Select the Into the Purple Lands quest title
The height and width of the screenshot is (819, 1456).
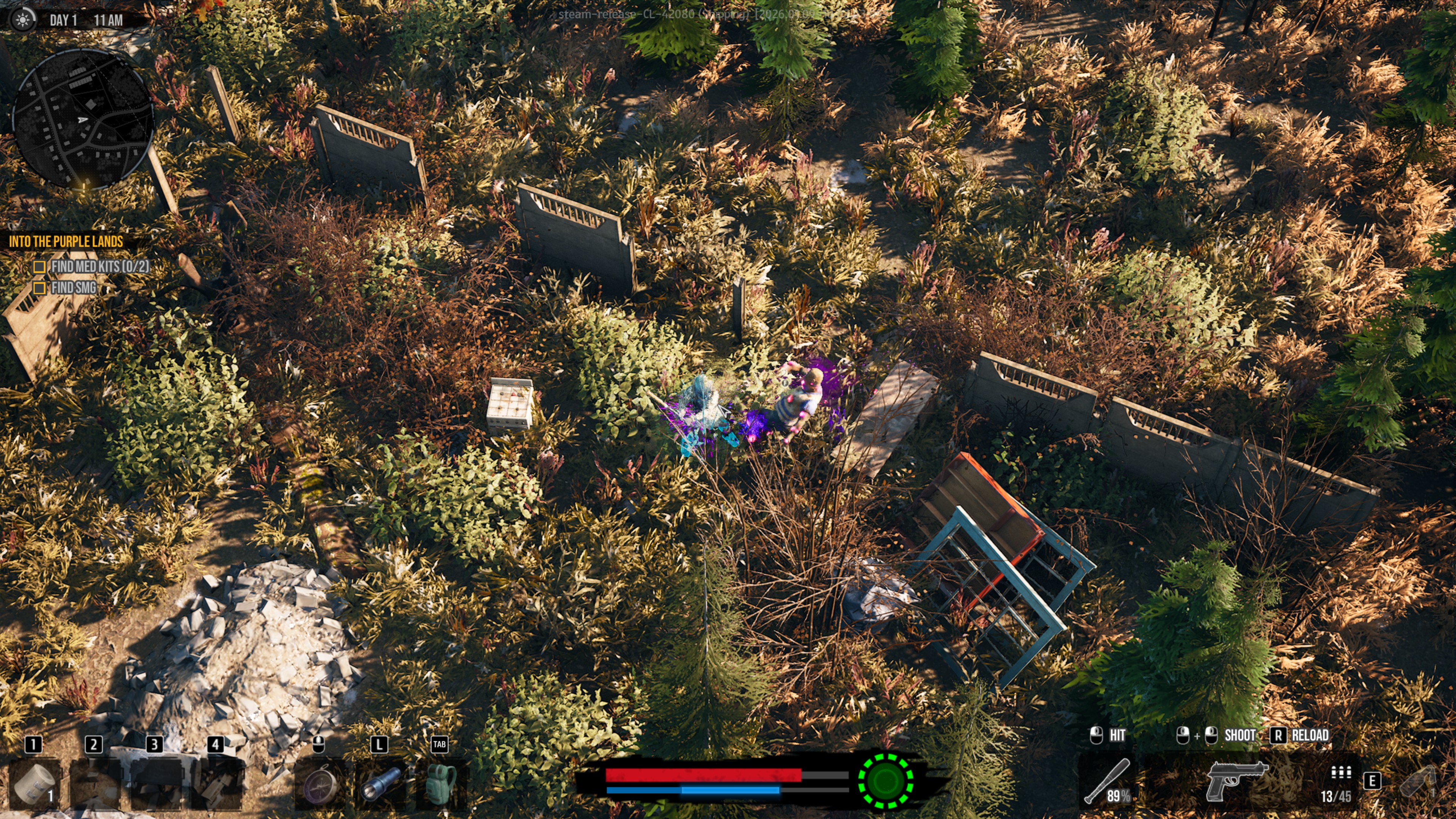(x=66, y=242)
